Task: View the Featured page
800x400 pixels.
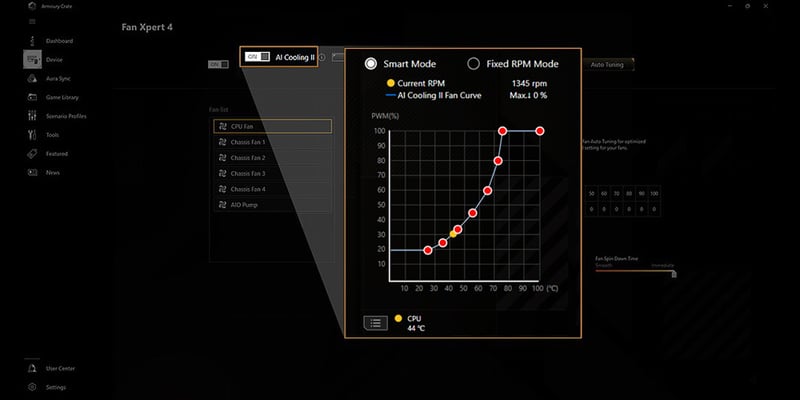Action: click(56, 154)
